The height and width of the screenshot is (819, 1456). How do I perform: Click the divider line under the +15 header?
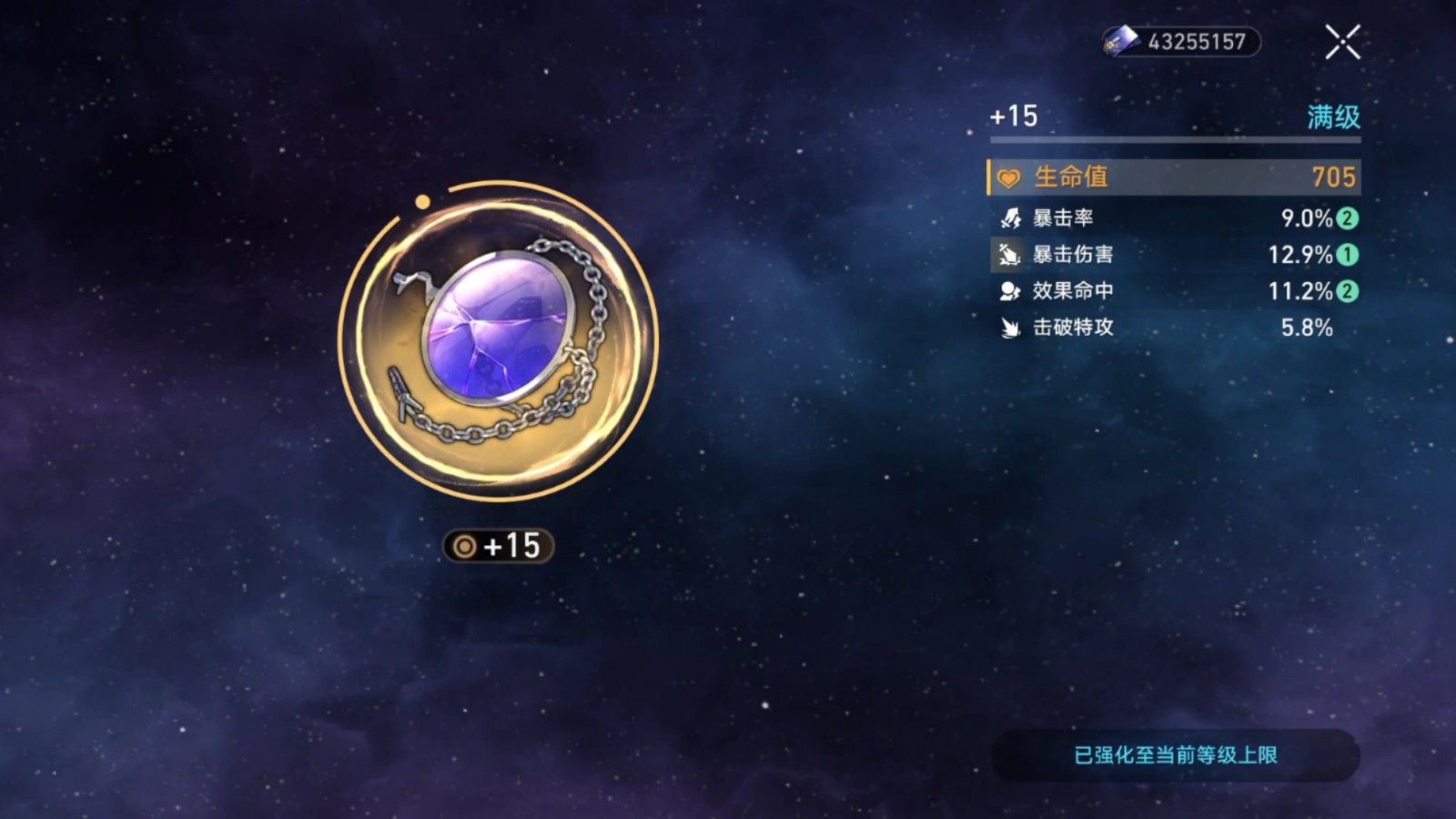(1174, 141)
